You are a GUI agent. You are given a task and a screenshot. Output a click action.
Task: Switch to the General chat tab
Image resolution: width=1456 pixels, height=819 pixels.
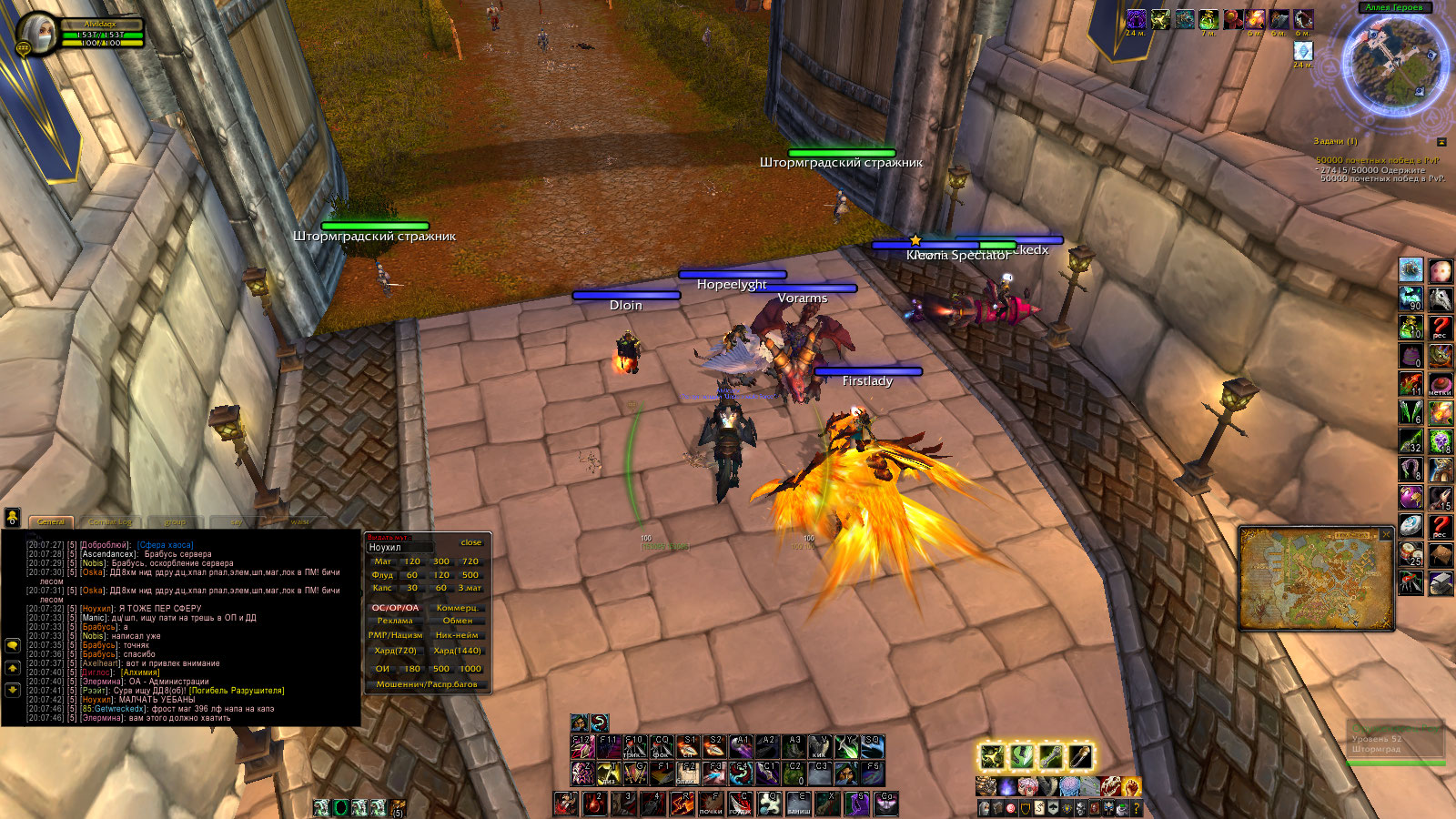(x=51, y=521)
